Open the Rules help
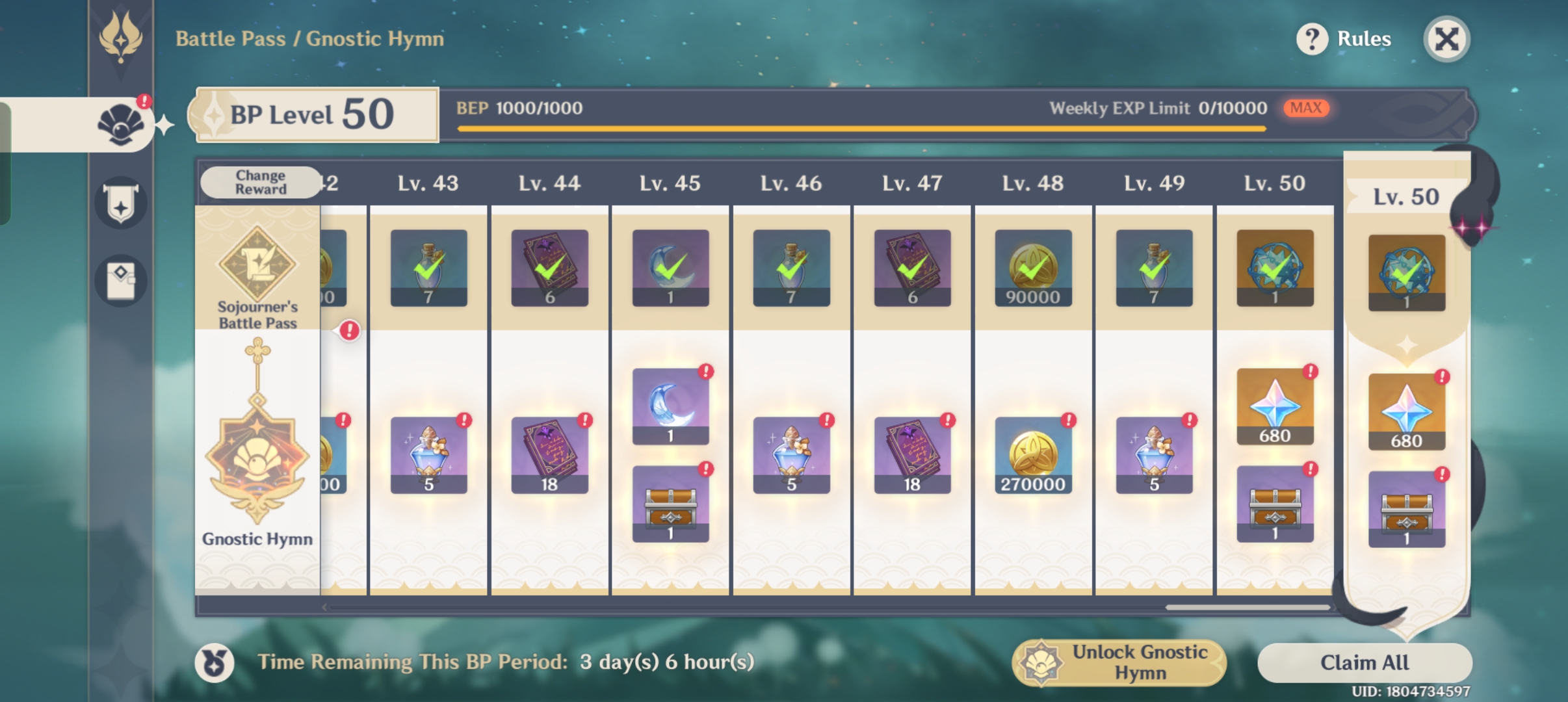 (1344, 39)
